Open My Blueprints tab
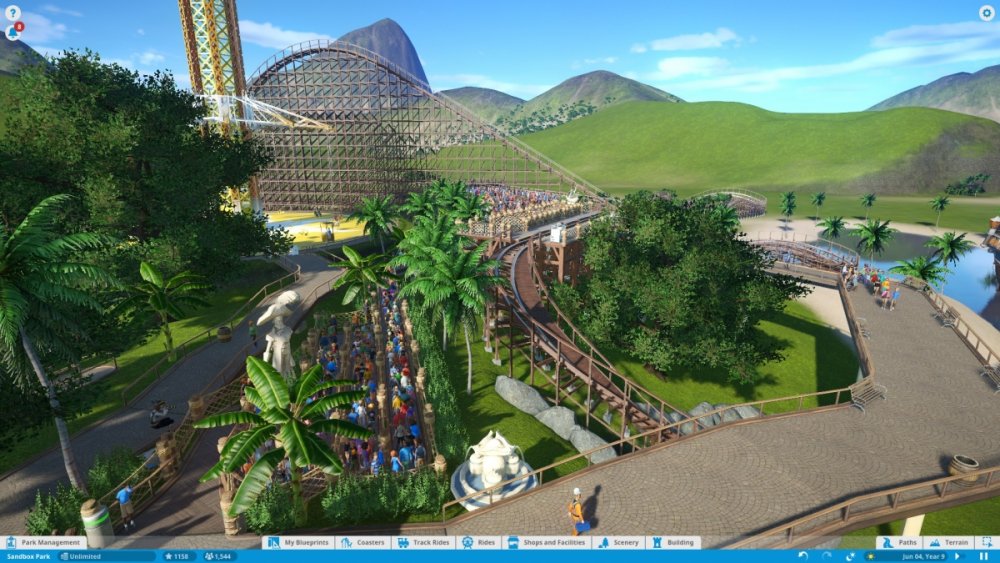This screenshot has height=563, width=1000. 300,543
